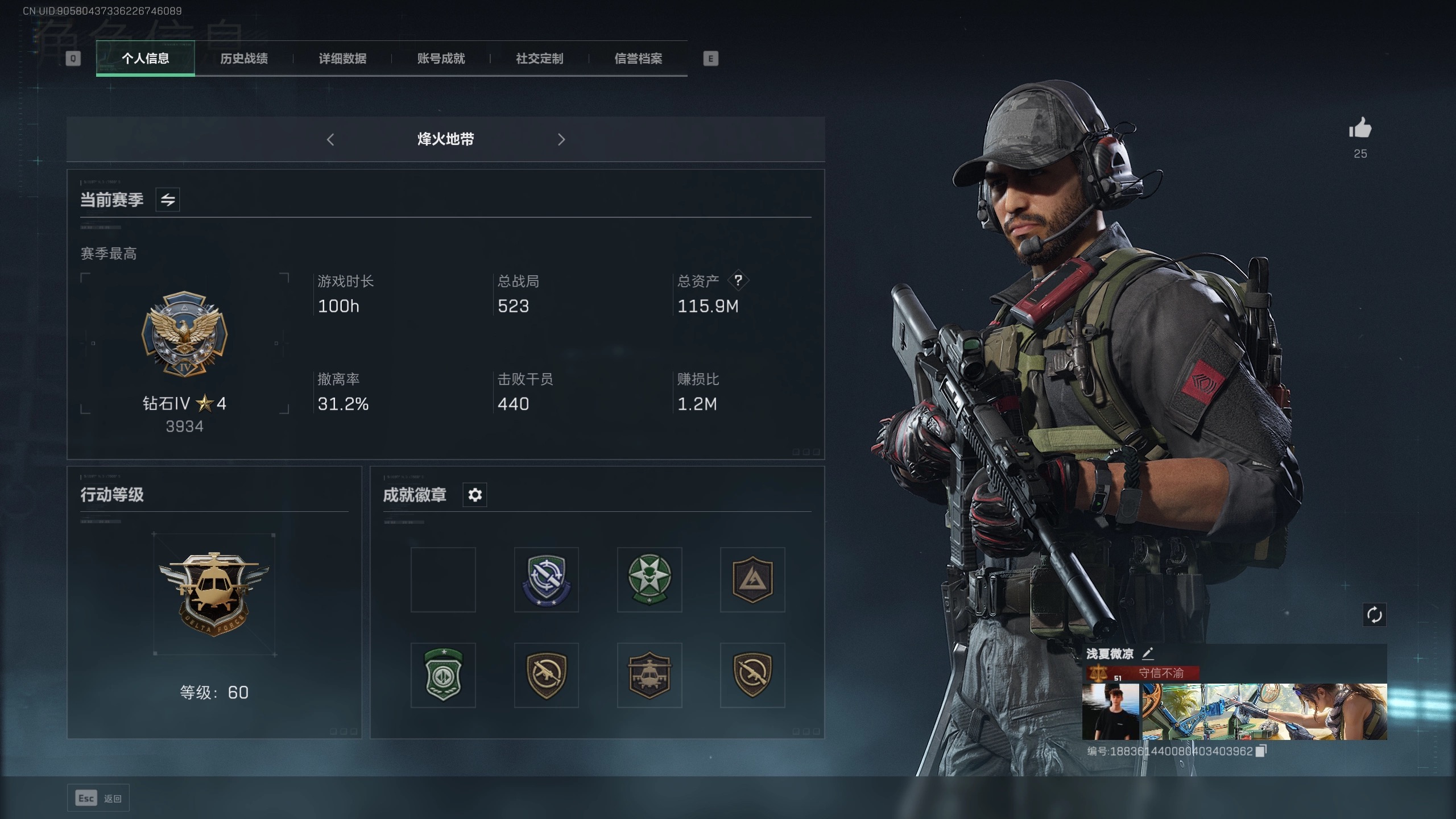1456x819 pixels.
Task: Open the 总资产 question mark help
Action: [738, 280]
